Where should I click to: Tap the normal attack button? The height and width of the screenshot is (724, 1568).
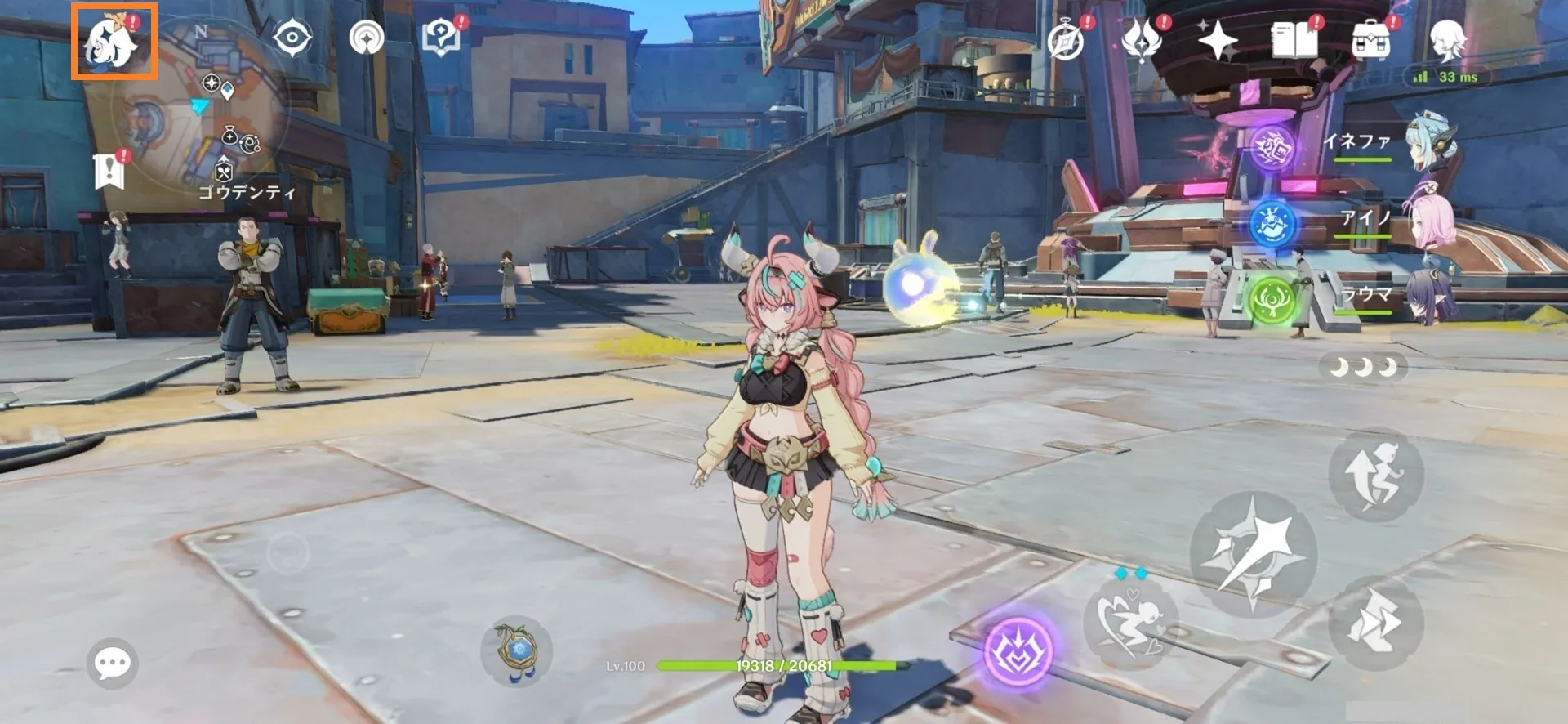tap(1253, 555)
